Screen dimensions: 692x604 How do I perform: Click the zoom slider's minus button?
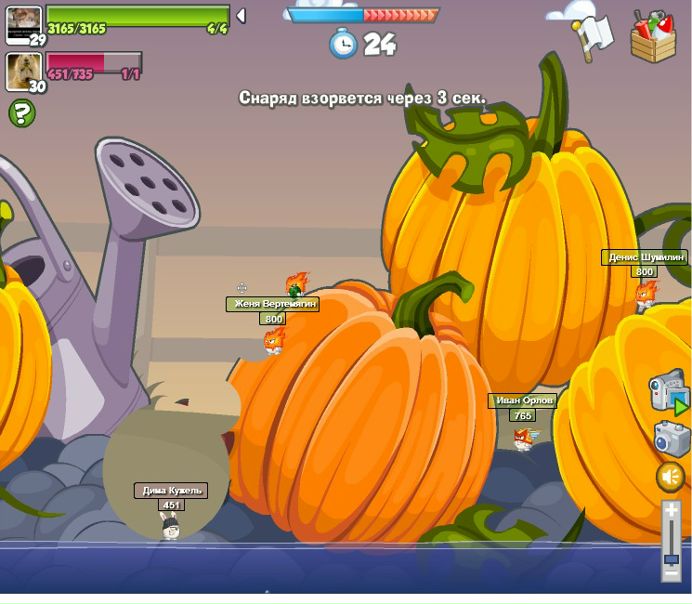671,575
